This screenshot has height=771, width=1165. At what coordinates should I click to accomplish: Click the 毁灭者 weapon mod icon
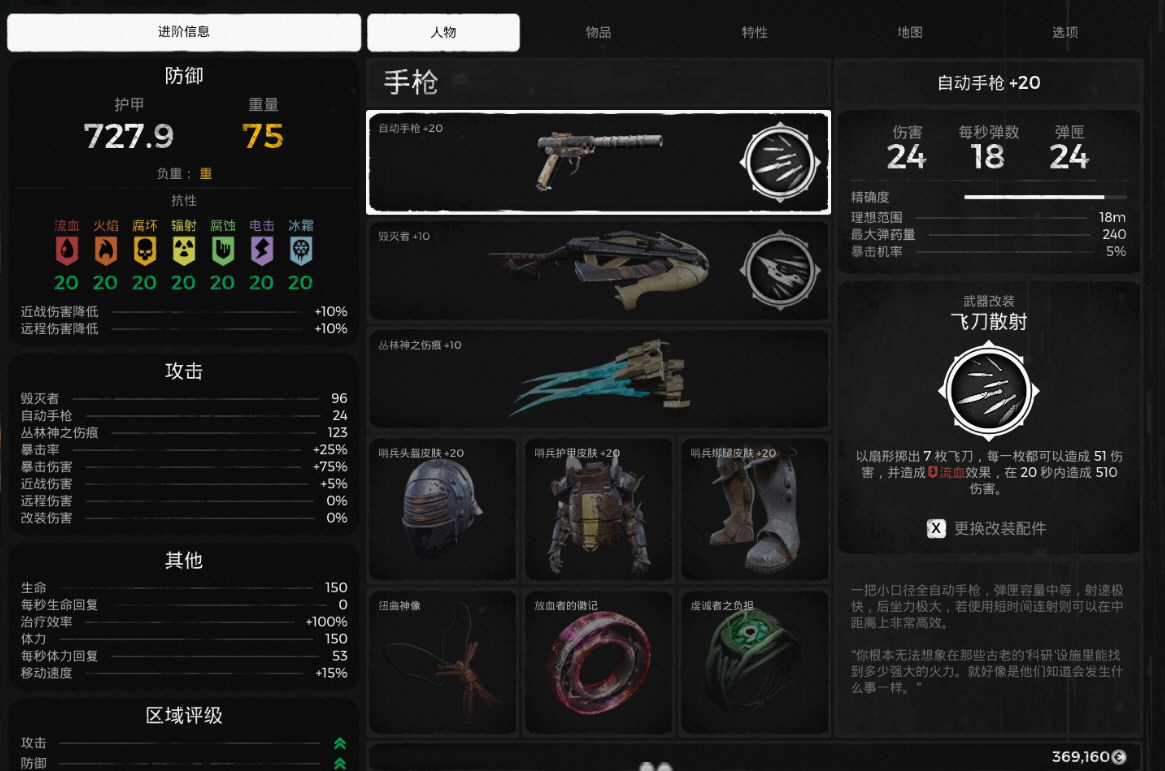click(779, 271)
